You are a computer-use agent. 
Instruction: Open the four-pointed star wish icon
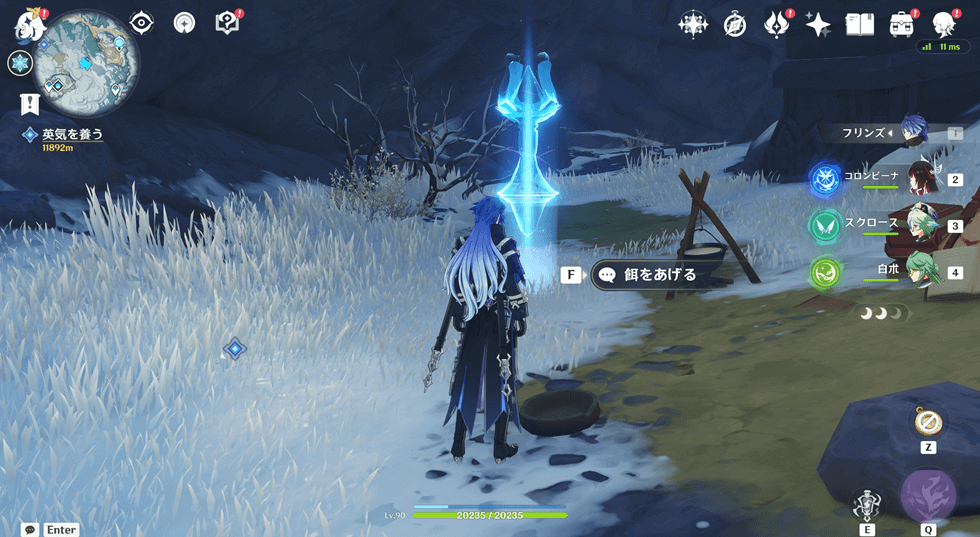[693, 25]
